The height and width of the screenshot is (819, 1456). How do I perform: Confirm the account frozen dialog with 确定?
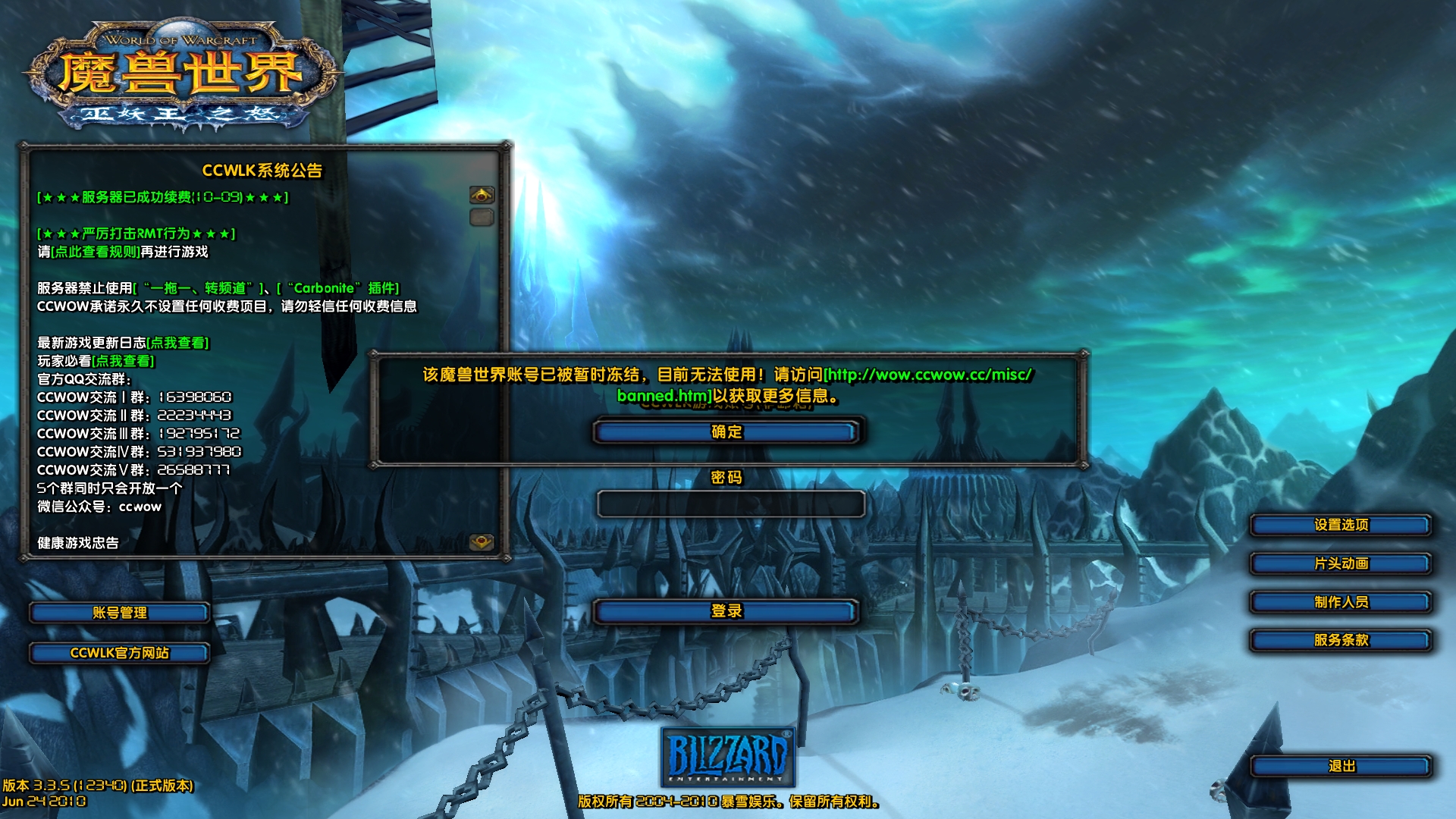(726, 432)
